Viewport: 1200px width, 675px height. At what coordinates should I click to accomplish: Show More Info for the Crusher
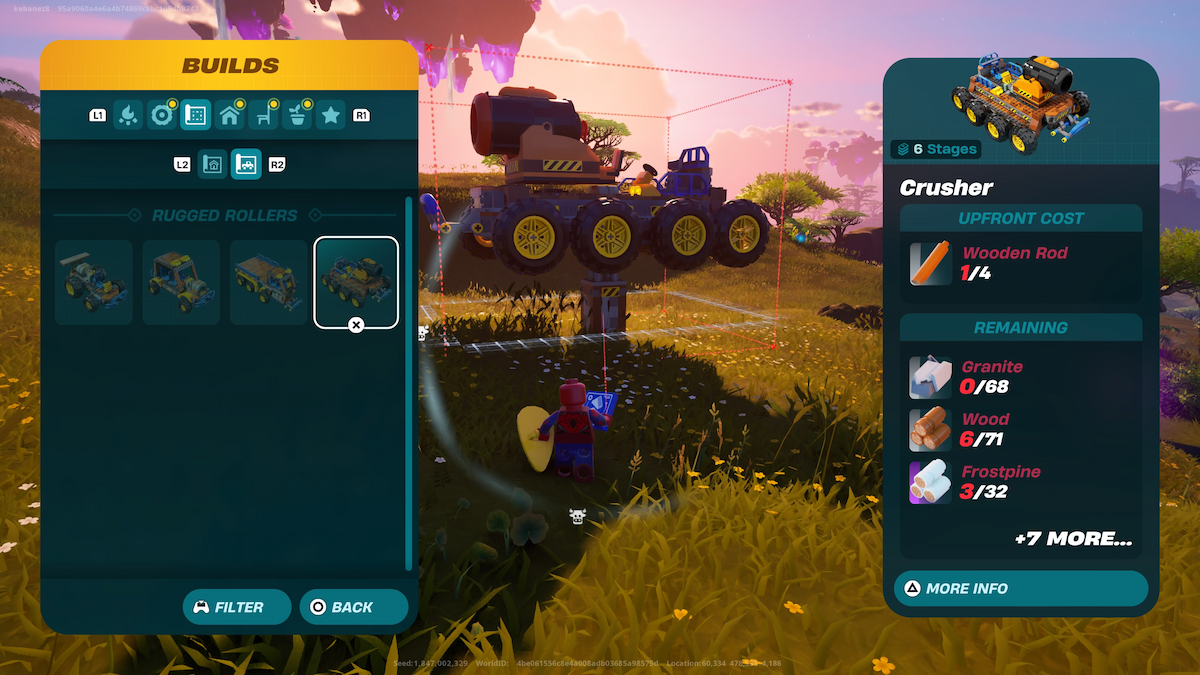click(x=1020, y=588)
